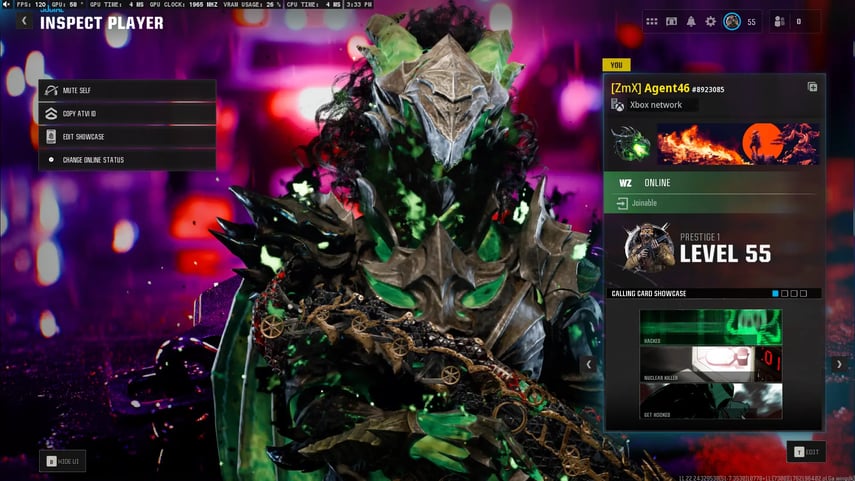855x481 pixels.
Task: Open the Edit Showcase option
Action: tap(127, 136)
